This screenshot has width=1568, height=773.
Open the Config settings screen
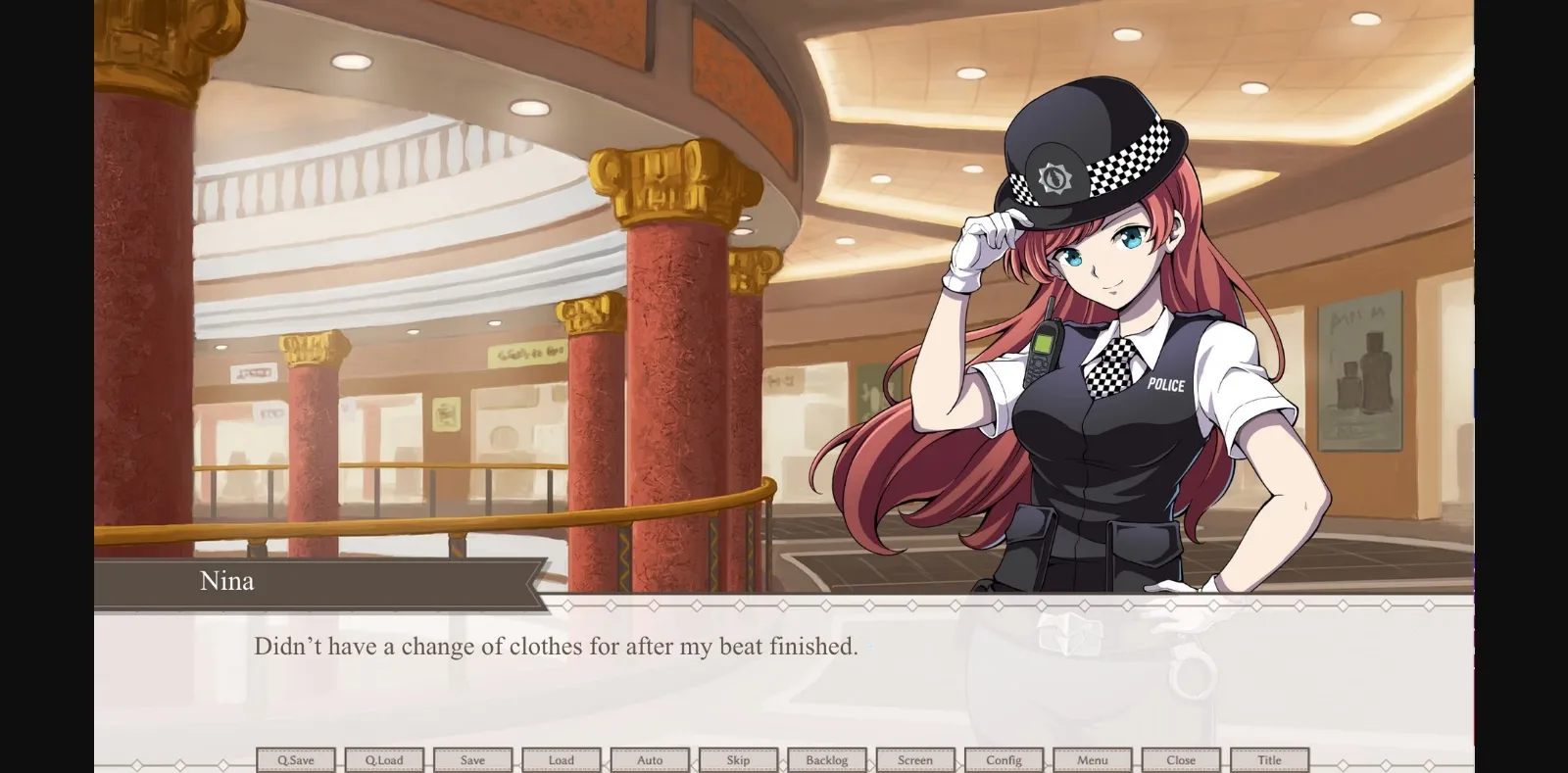click(1004, 759)
